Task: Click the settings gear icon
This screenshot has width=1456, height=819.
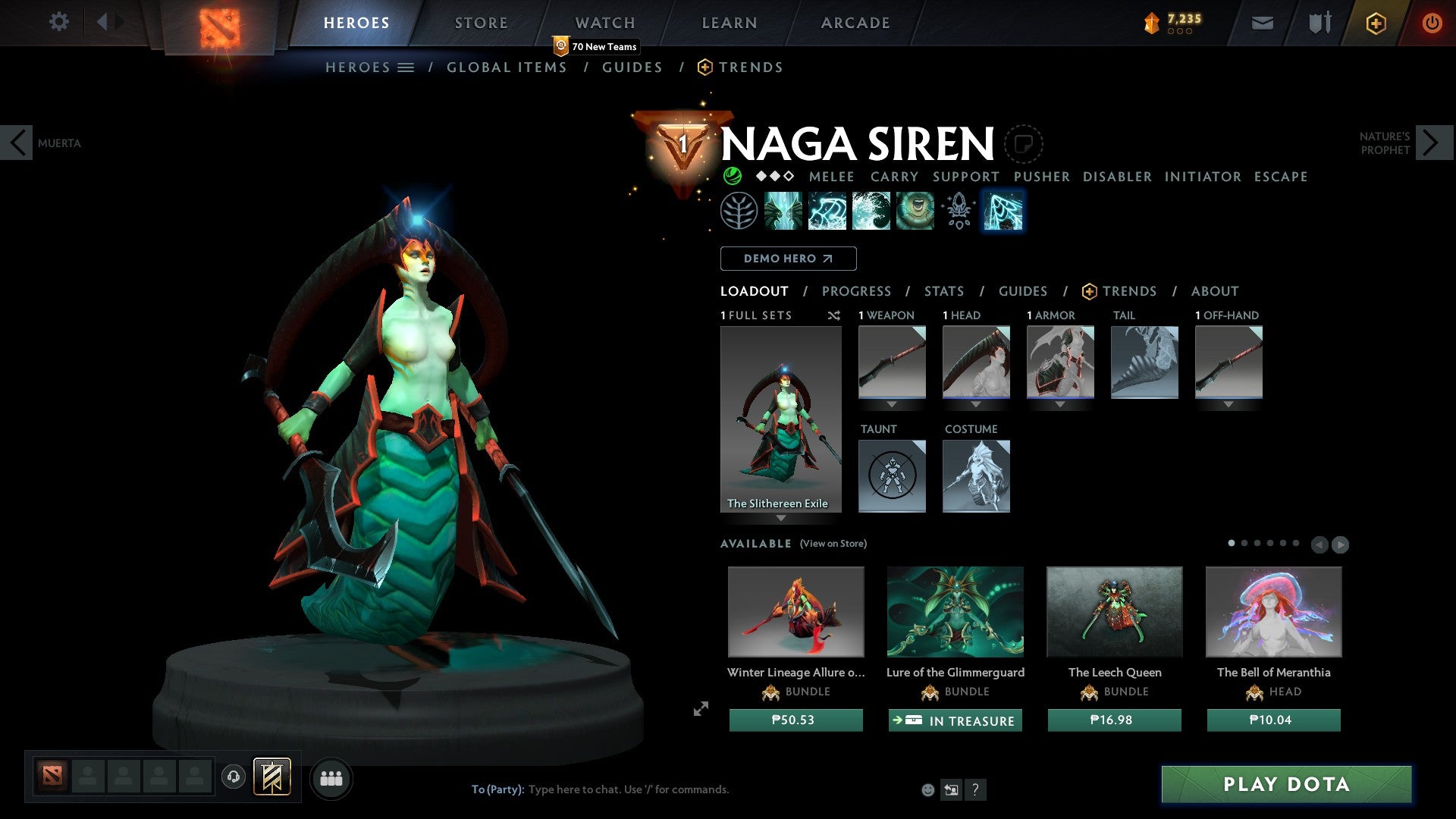Action: tap(58, 22)
